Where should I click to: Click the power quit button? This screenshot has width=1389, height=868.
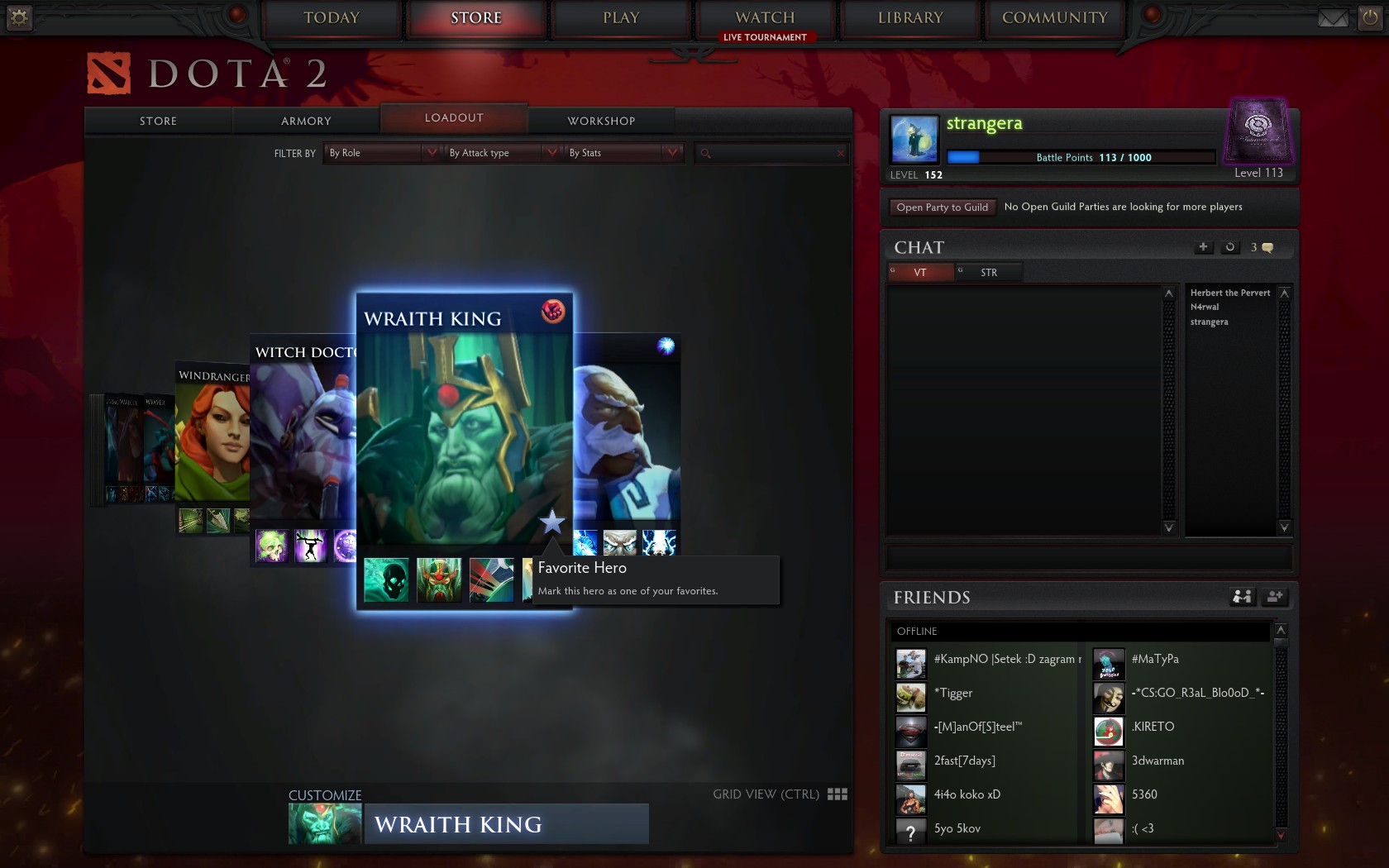tap(1369, 18)
